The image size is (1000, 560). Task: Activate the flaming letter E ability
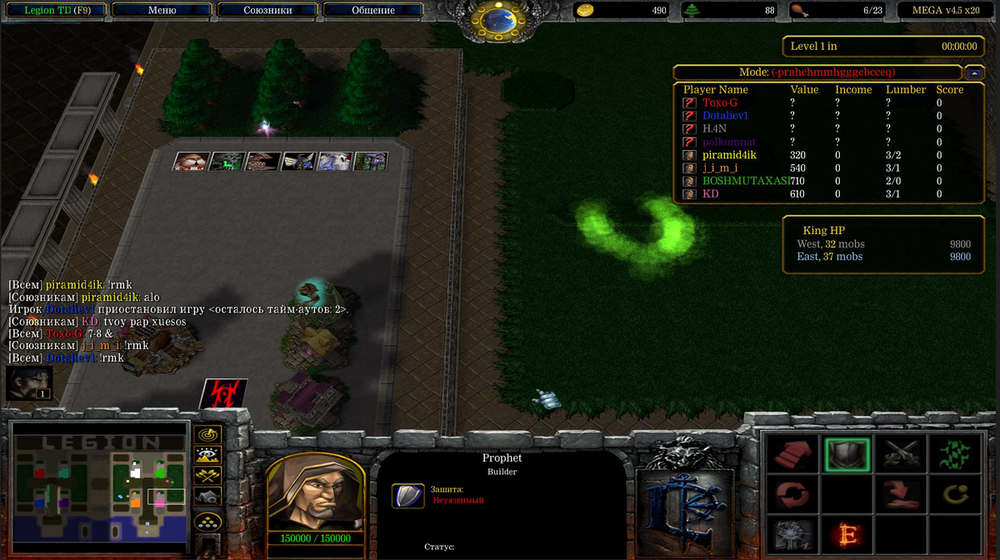pyautogui.click(x=847, y=533)
